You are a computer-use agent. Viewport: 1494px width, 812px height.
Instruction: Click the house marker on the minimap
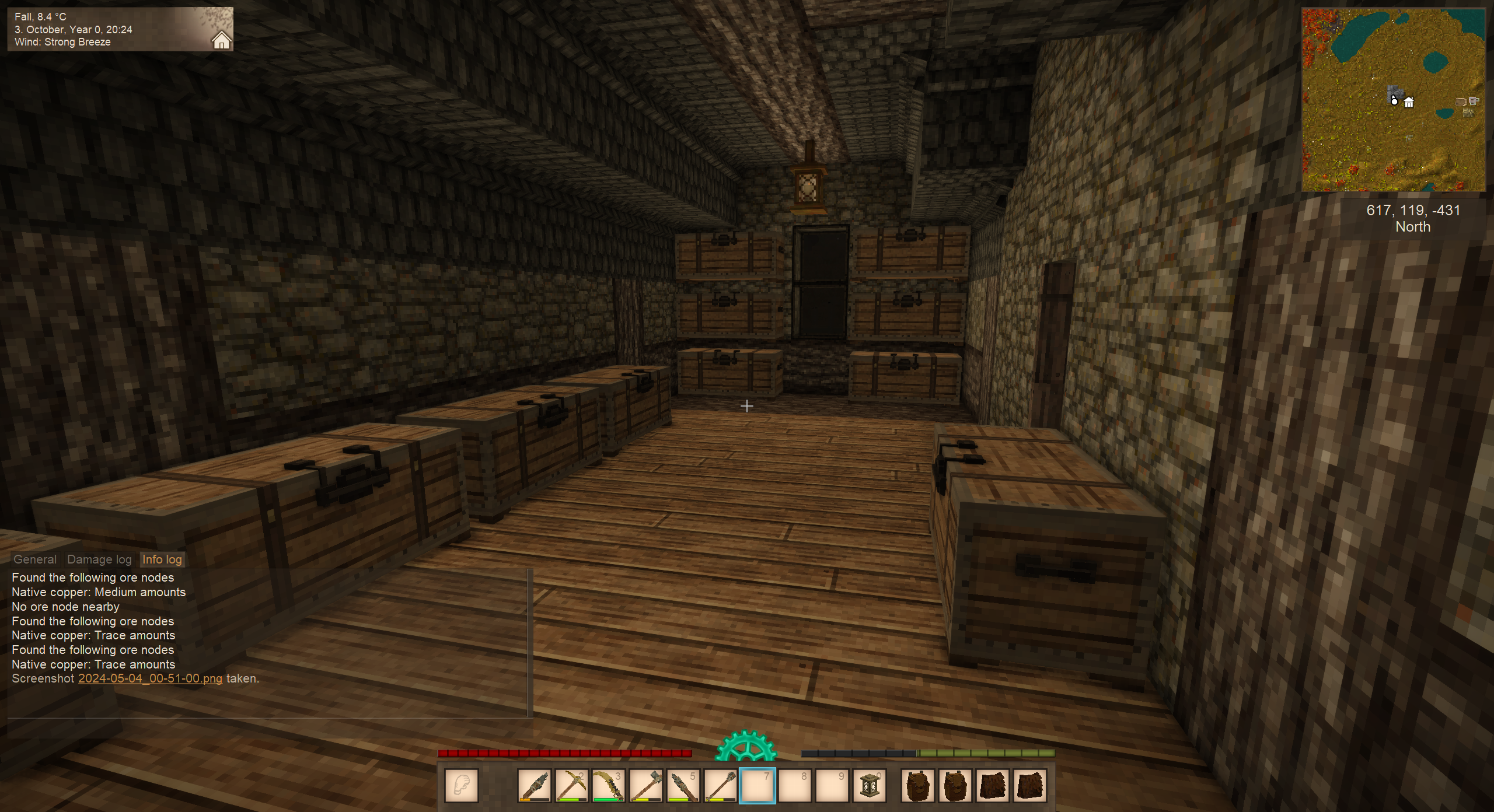point(1409,103)
